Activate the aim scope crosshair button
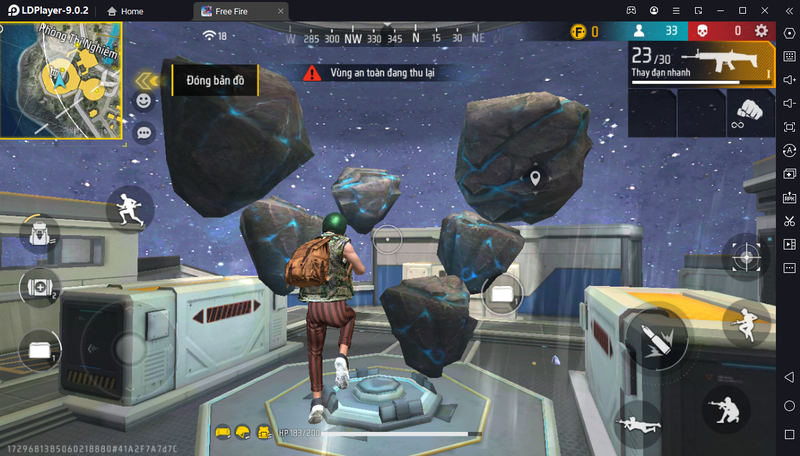The image size is (800, 456). click(x=745, y=257)
